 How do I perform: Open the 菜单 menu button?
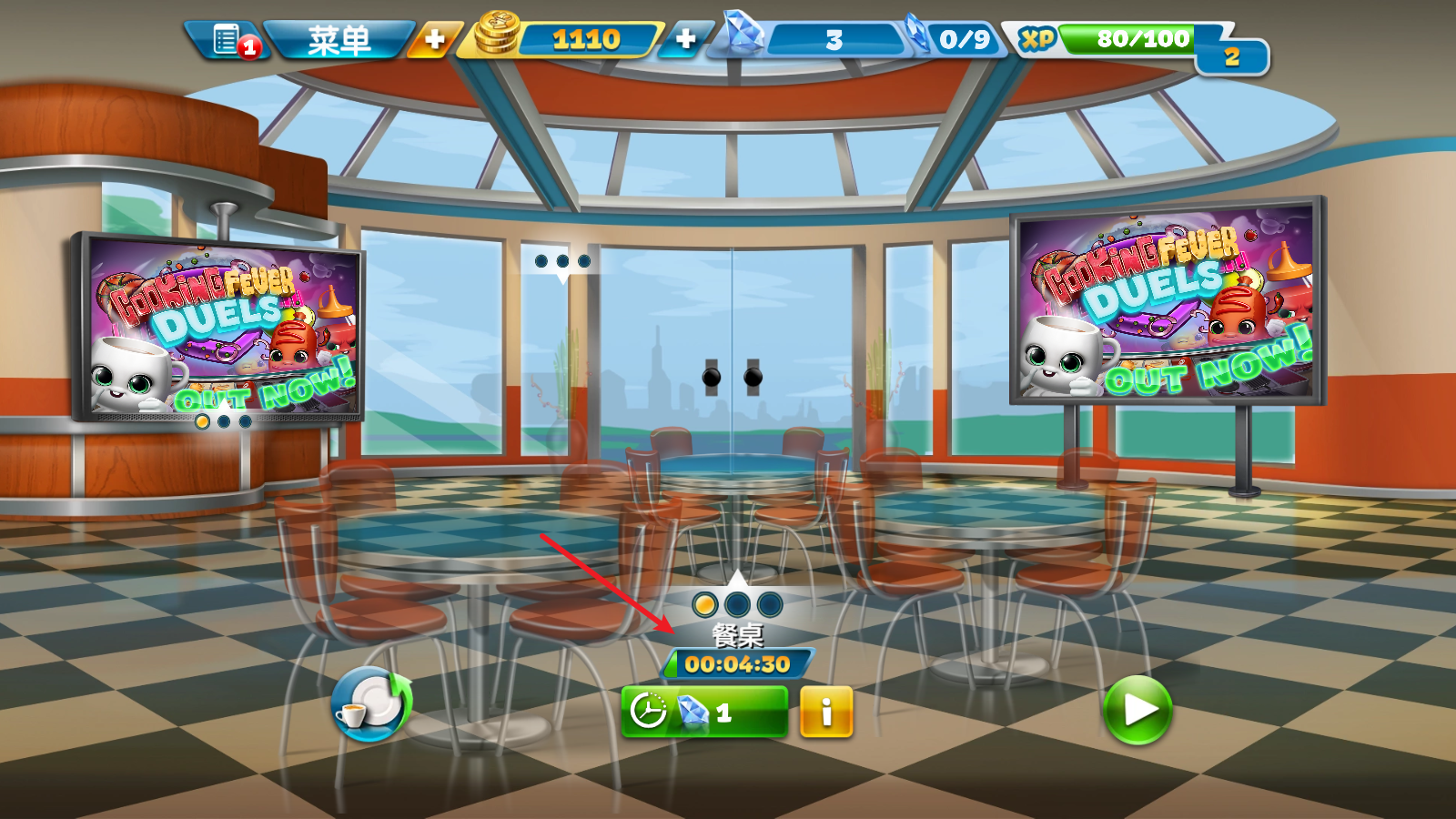coord(339,40)
